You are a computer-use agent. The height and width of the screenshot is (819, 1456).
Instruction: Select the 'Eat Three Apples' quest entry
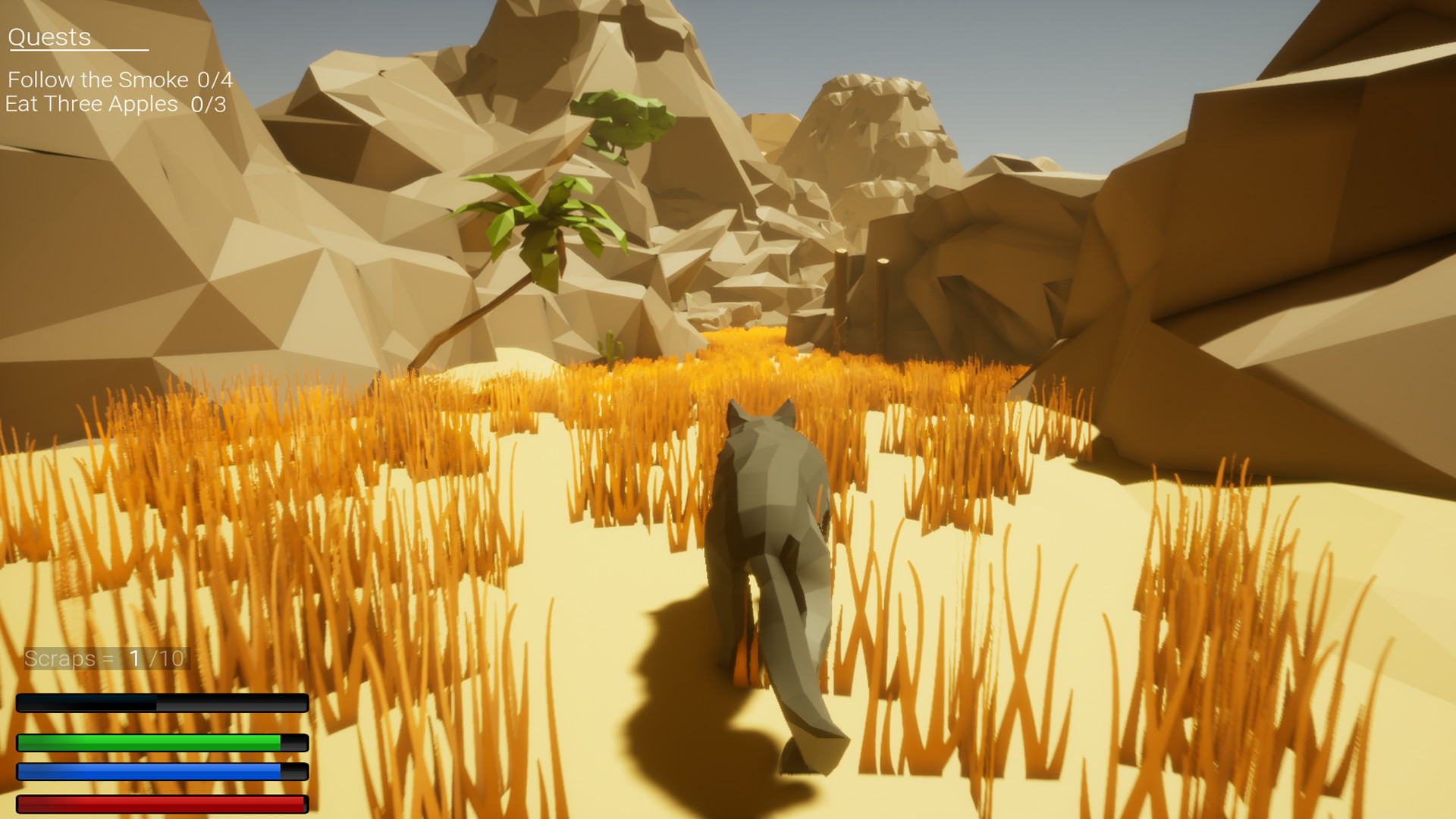pyautogui.click(x=89, y=104)
